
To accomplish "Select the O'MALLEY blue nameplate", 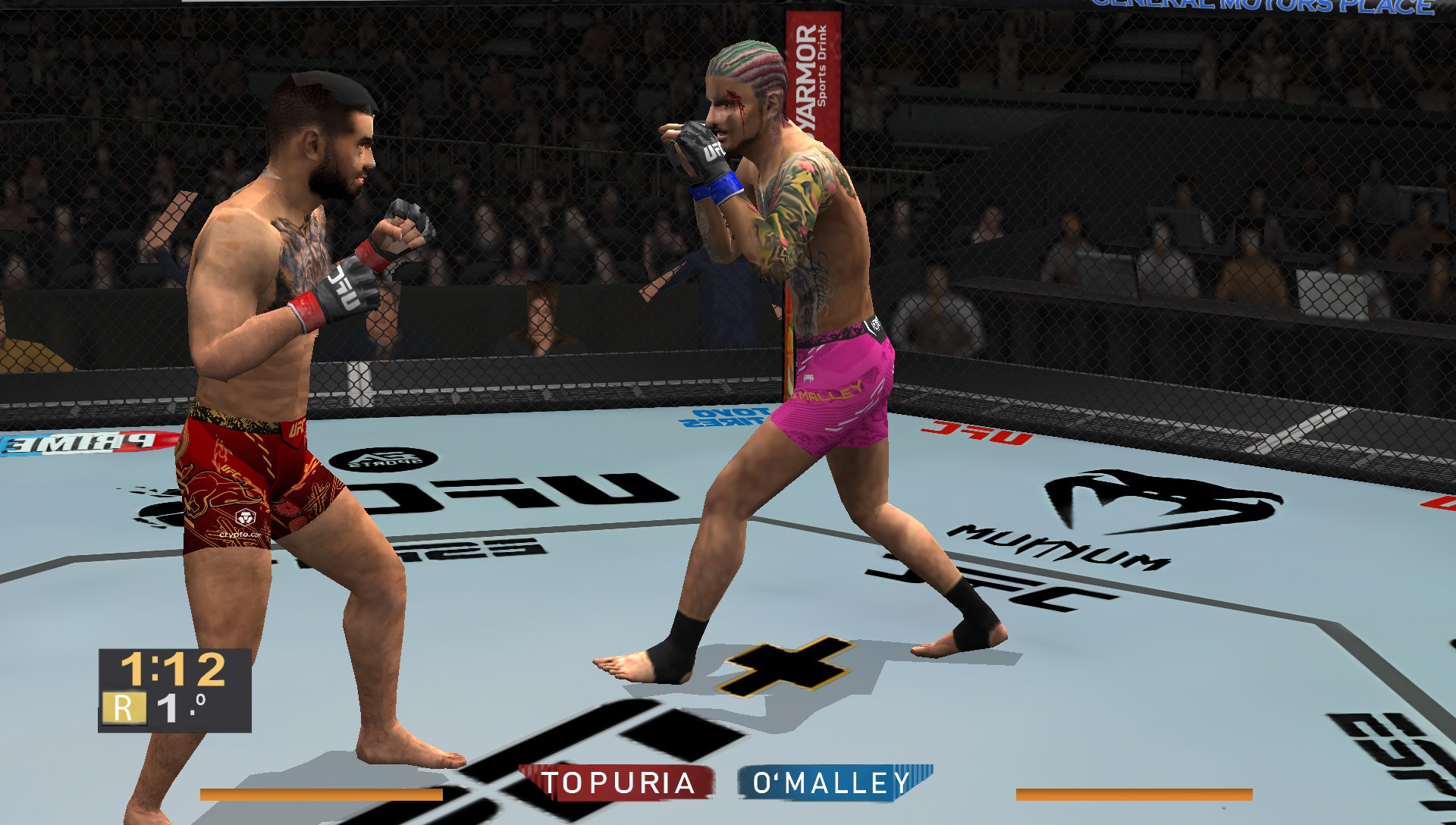I will tap(830, 778).
